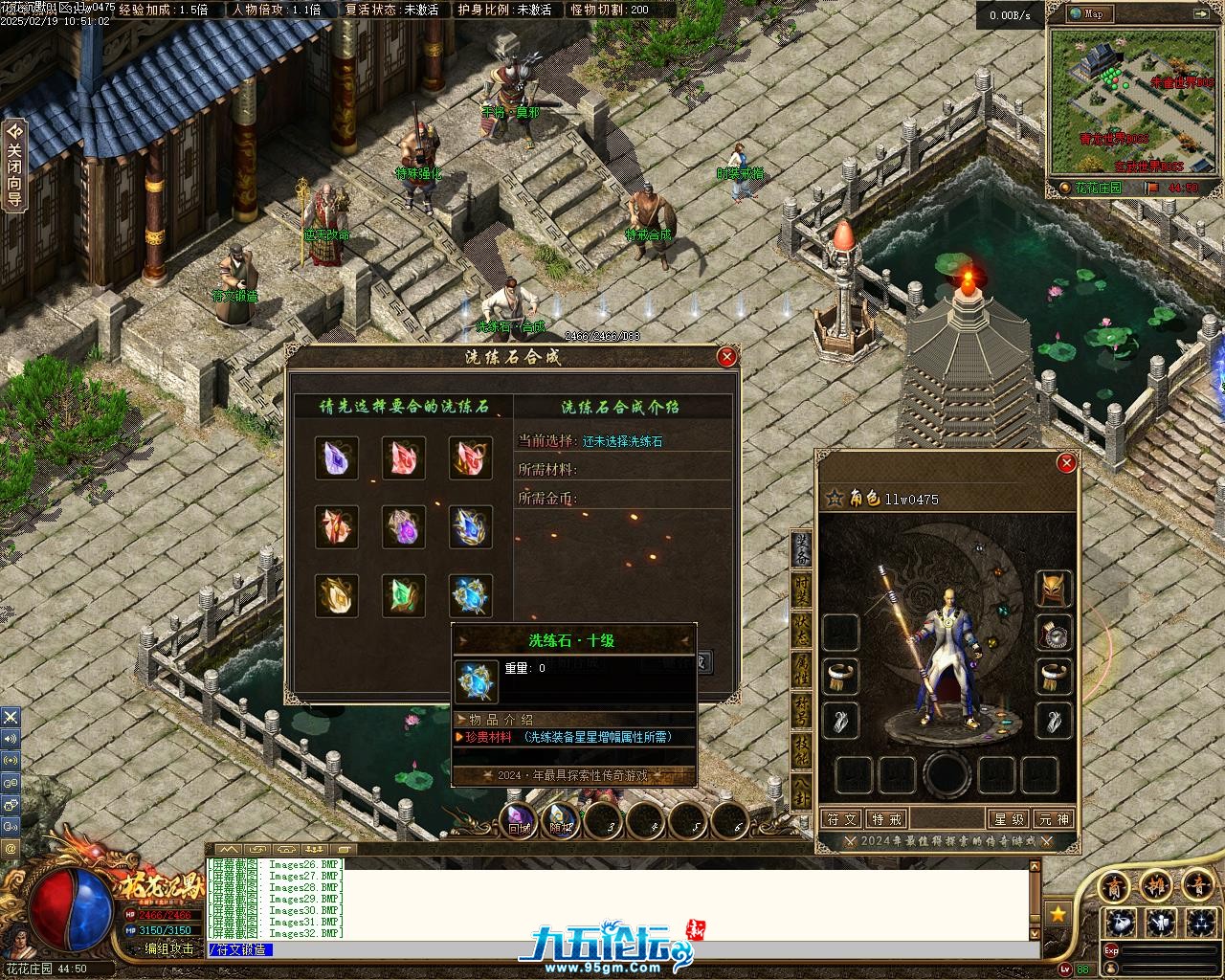Close the 角色 character panel

1066,463
